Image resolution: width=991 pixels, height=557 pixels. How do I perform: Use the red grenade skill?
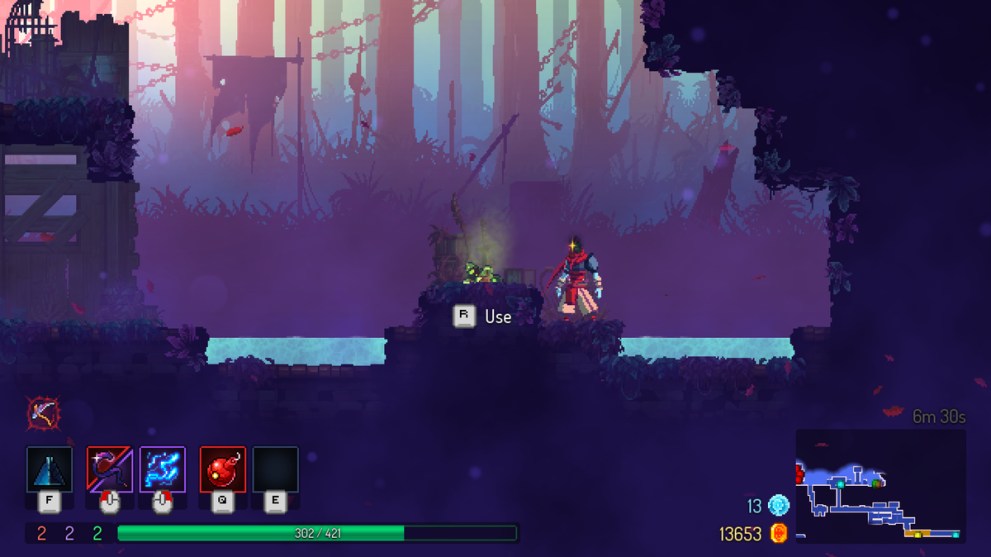[x=222, y=469]
